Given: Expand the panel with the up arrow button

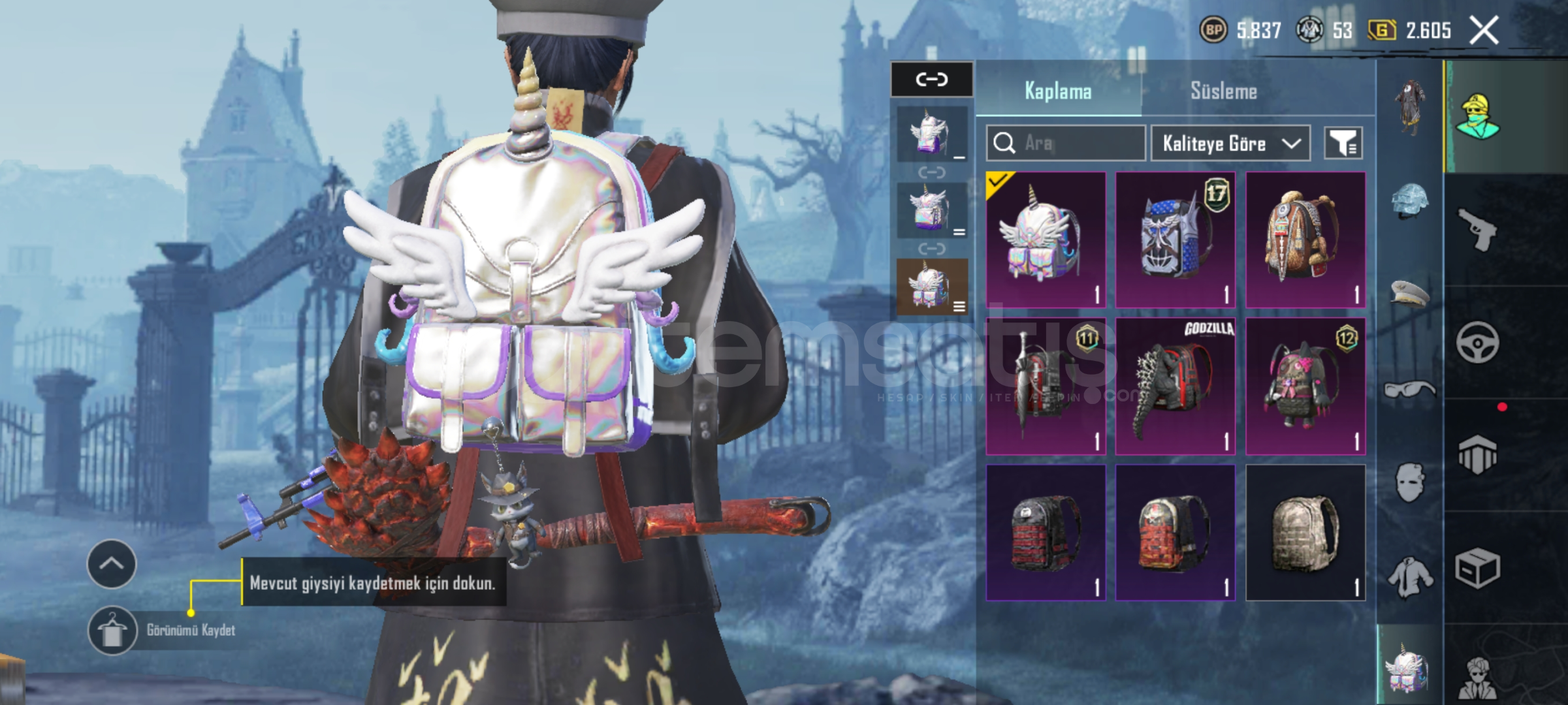Looking at the screenshot, I should pyautogui.click(x=112, y=564).
